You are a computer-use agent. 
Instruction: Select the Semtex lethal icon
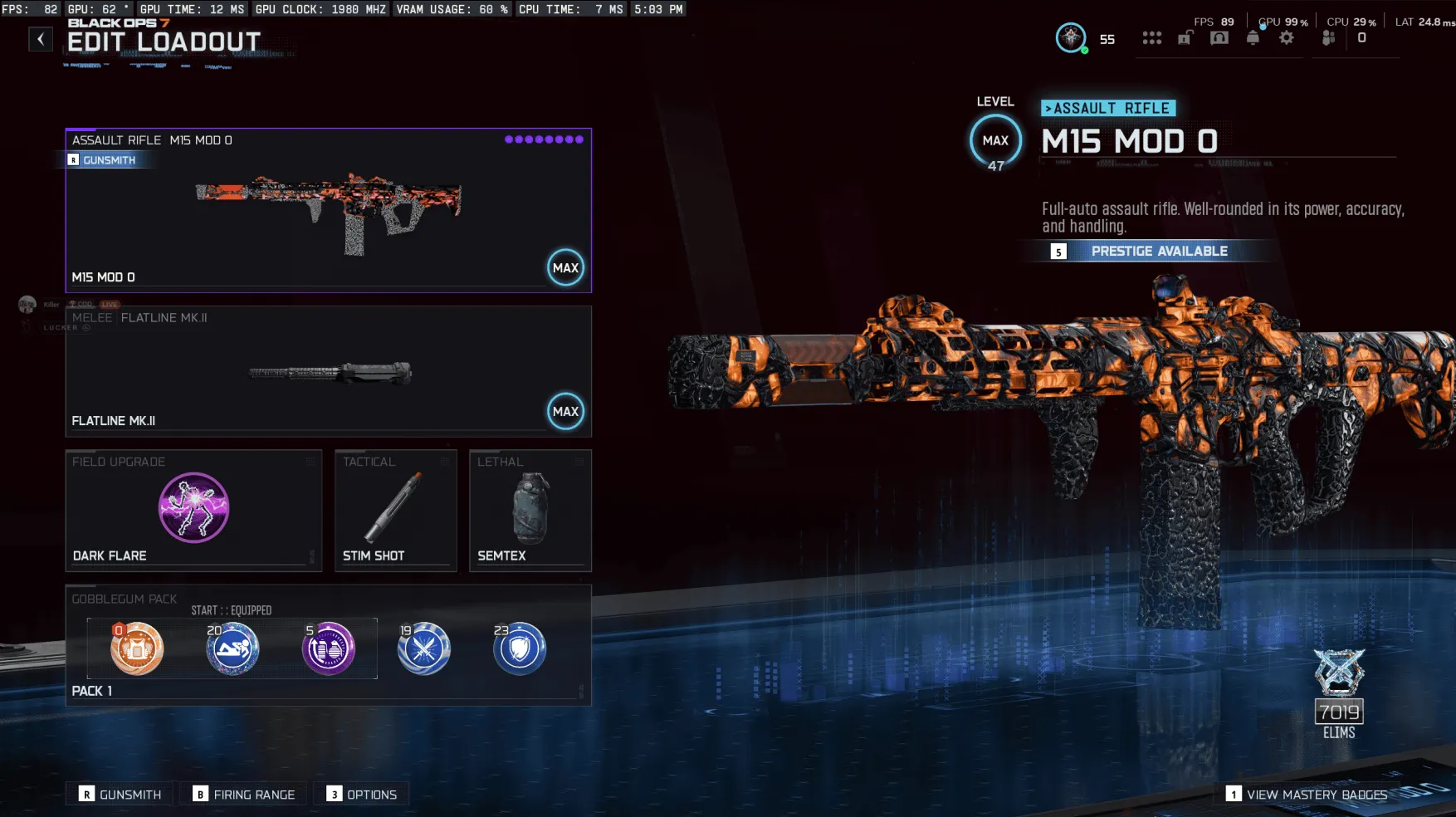530,508
